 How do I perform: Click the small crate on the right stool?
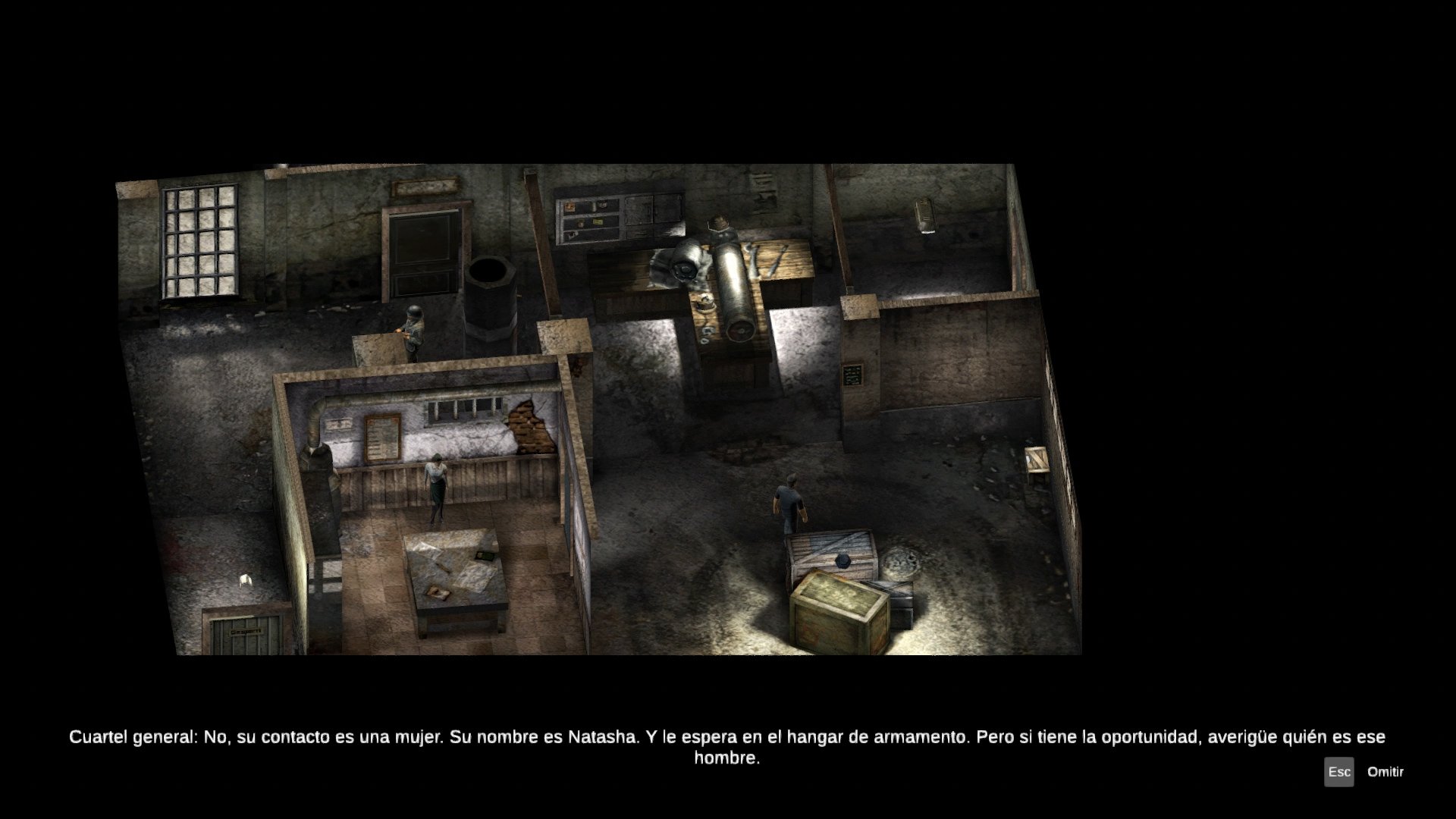(x=1035, y=459)
